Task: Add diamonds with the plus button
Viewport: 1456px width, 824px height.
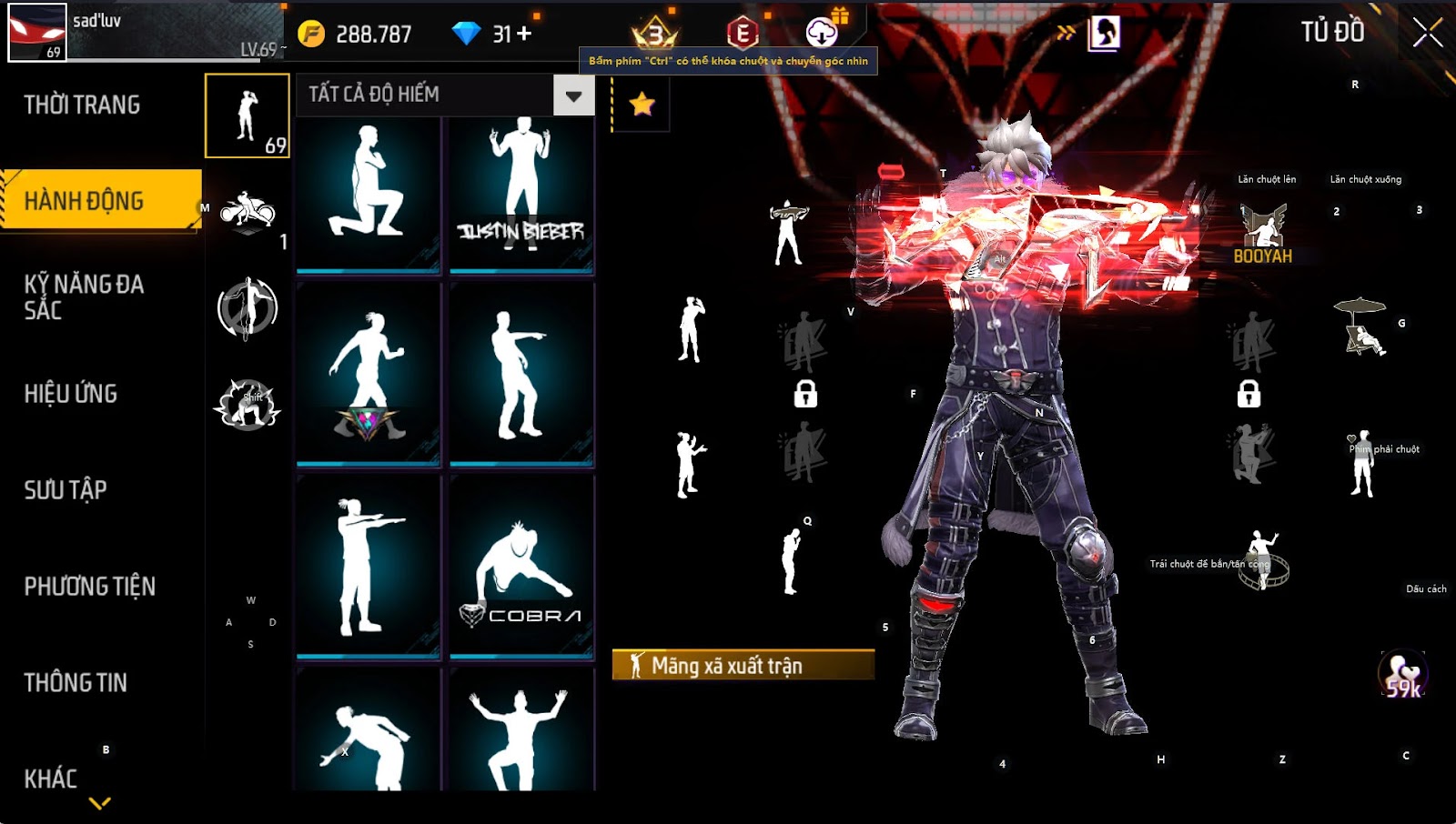Action: [x=524, y=34]
